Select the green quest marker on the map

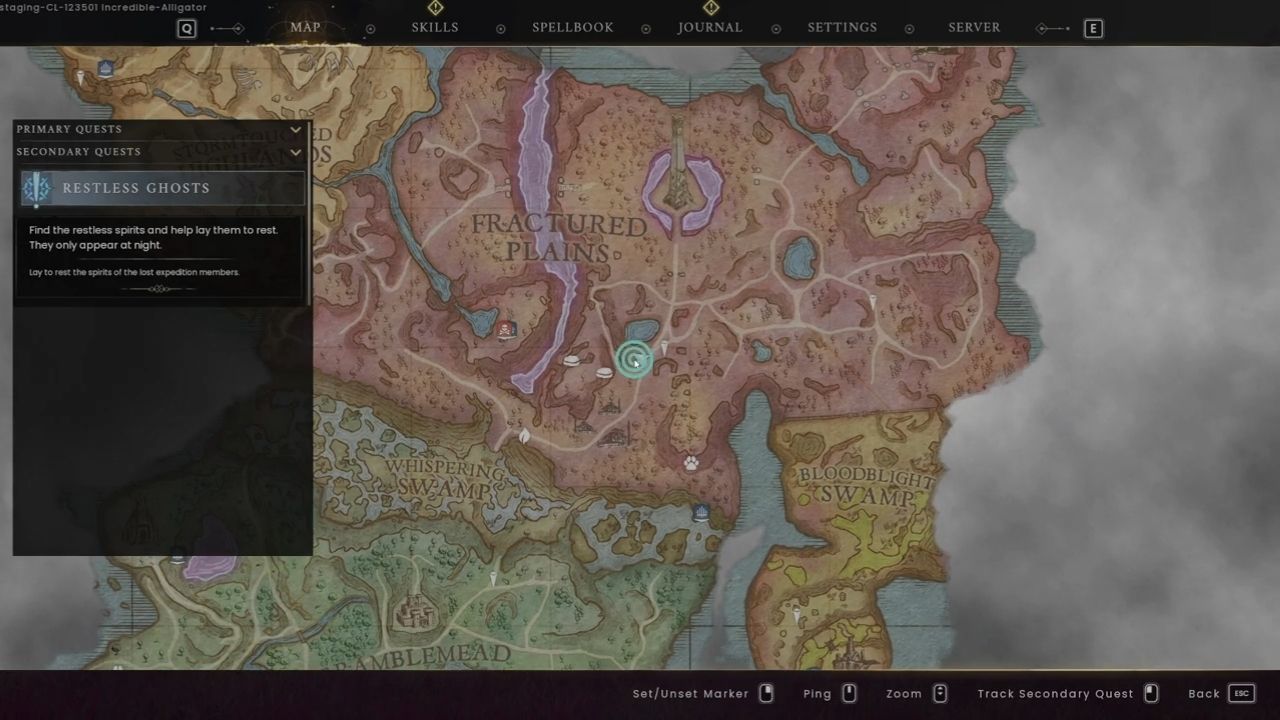(x=636, y=360)
